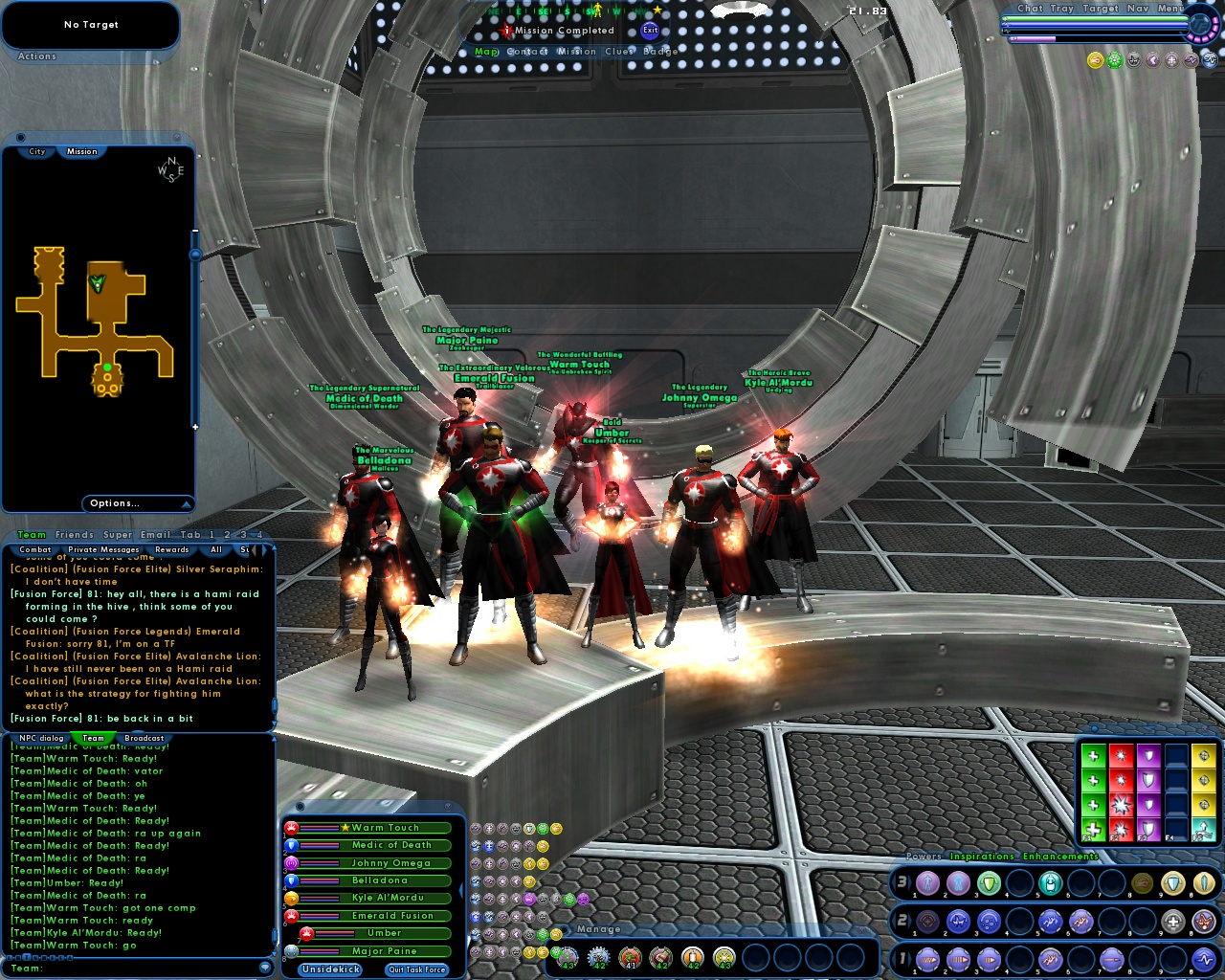
Task: Activate the green shield power in tray 3
Action: click(989, 883)
